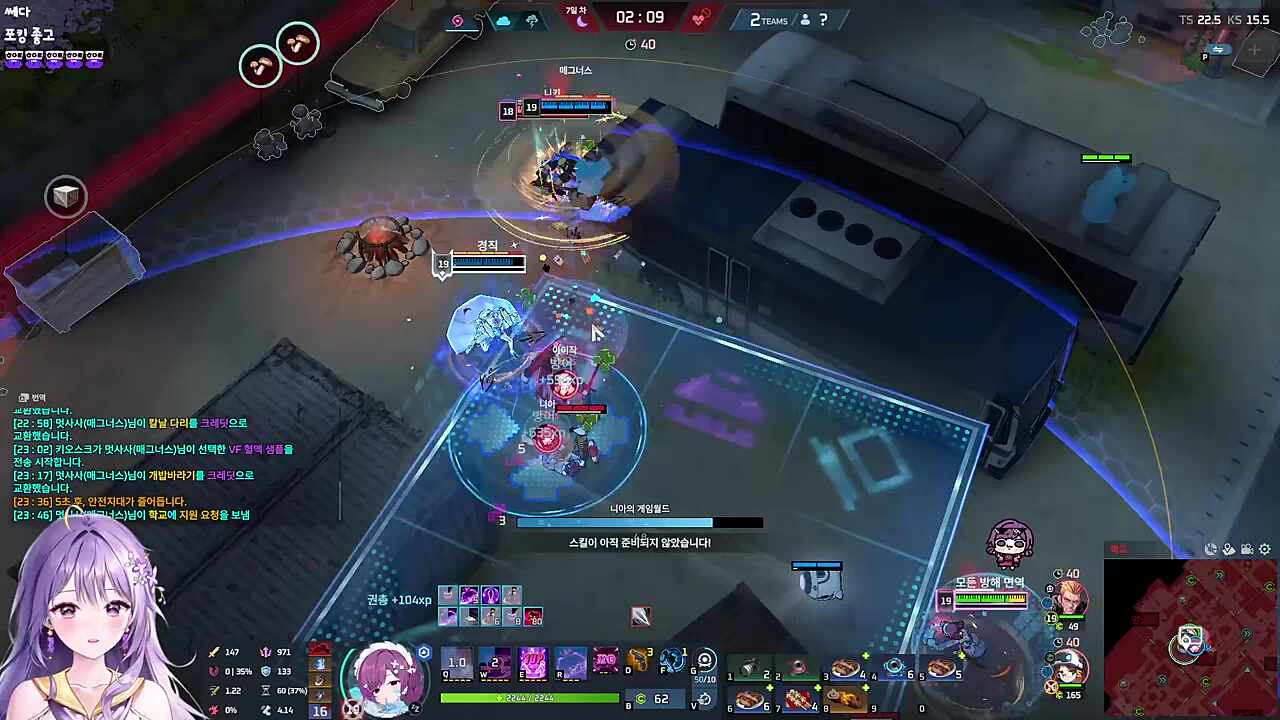Open the settings gear above the minimap
This screenshot has width=1280, height=720.
point(1264,549)
